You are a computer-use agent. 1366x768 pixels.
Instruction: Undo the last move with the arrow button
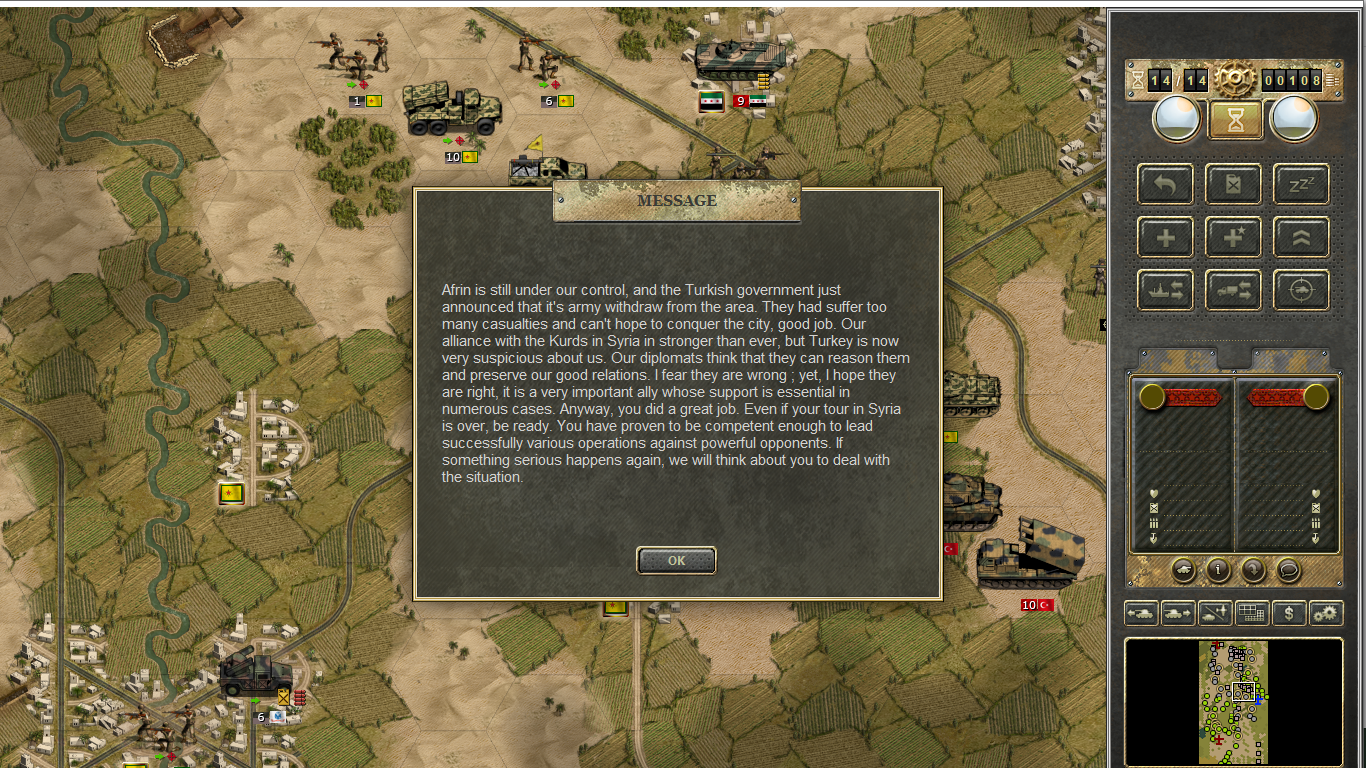coord(1165,184)
